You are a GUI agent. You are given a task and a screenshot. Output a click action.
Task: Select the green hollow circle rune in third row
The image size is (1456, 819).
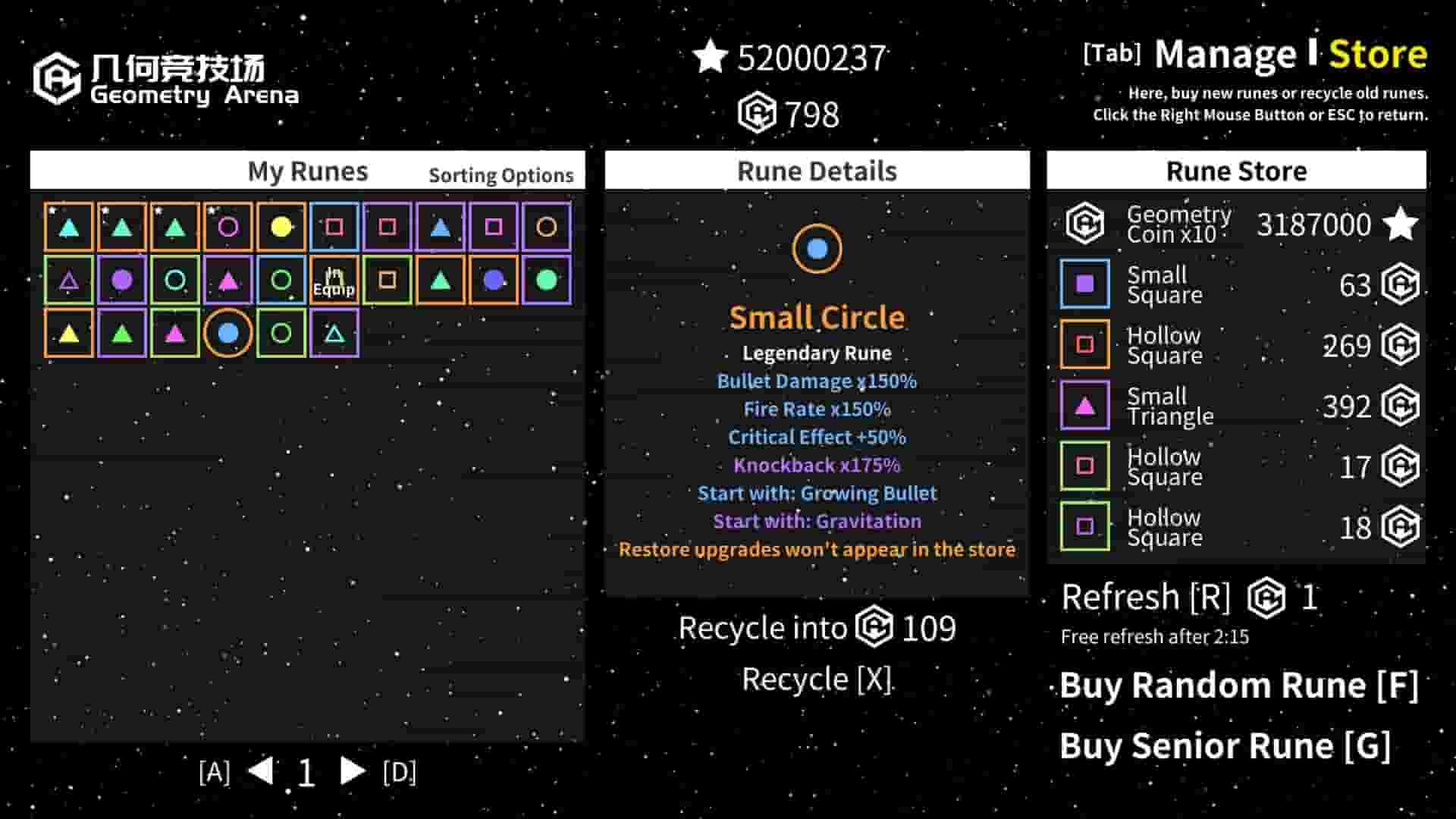click(x=283, y=331)
